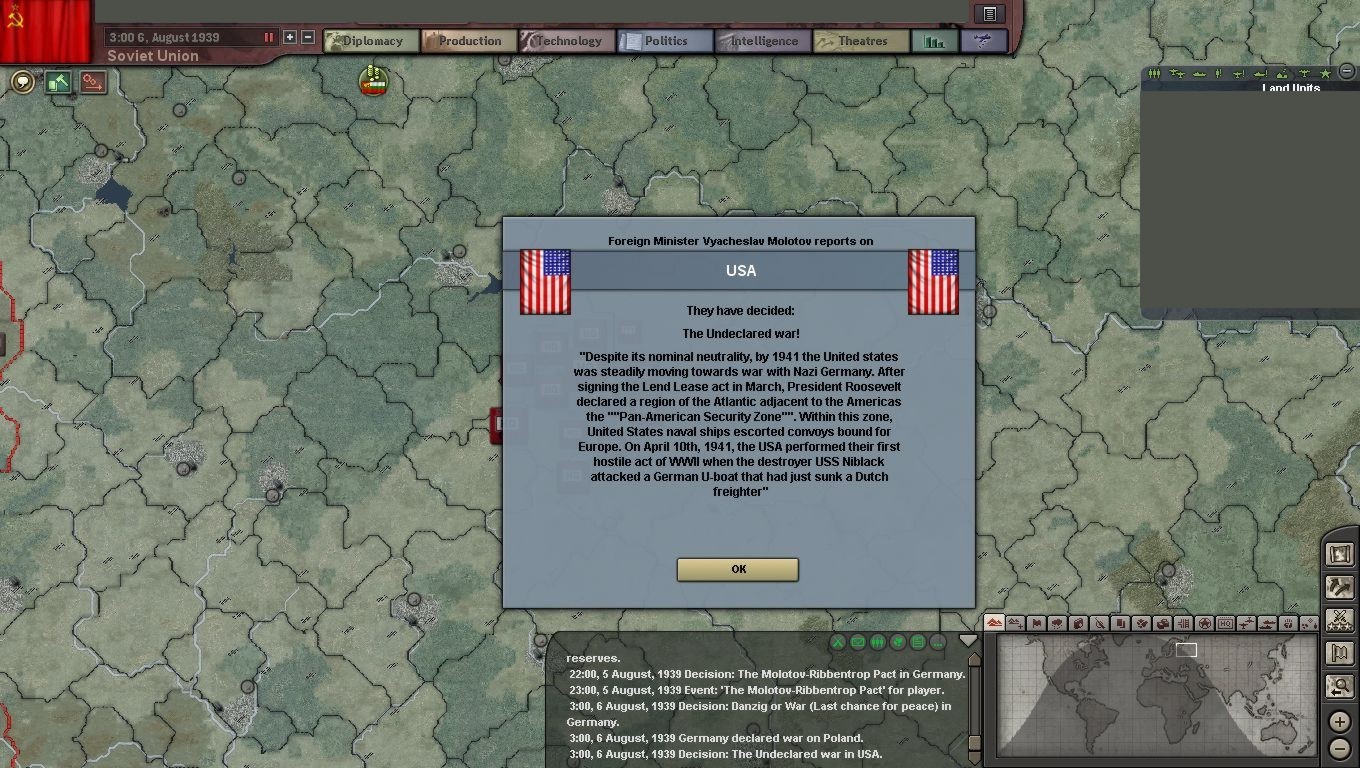Zoom in the map with the round plus
Viewport: 1360px width, 768px height.
(1339, 722)
